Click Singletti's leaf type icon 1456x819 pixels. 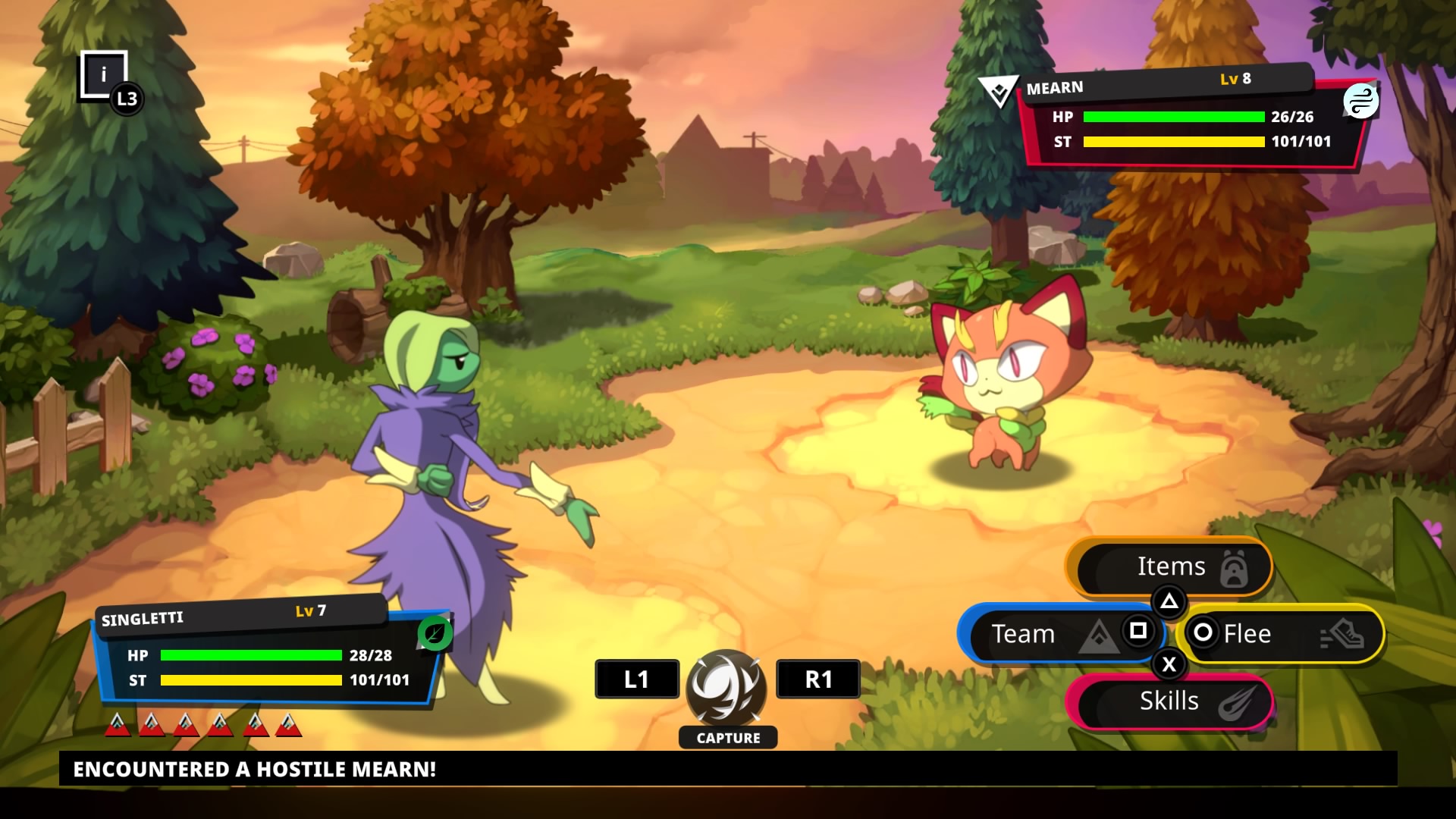(435, 633)
